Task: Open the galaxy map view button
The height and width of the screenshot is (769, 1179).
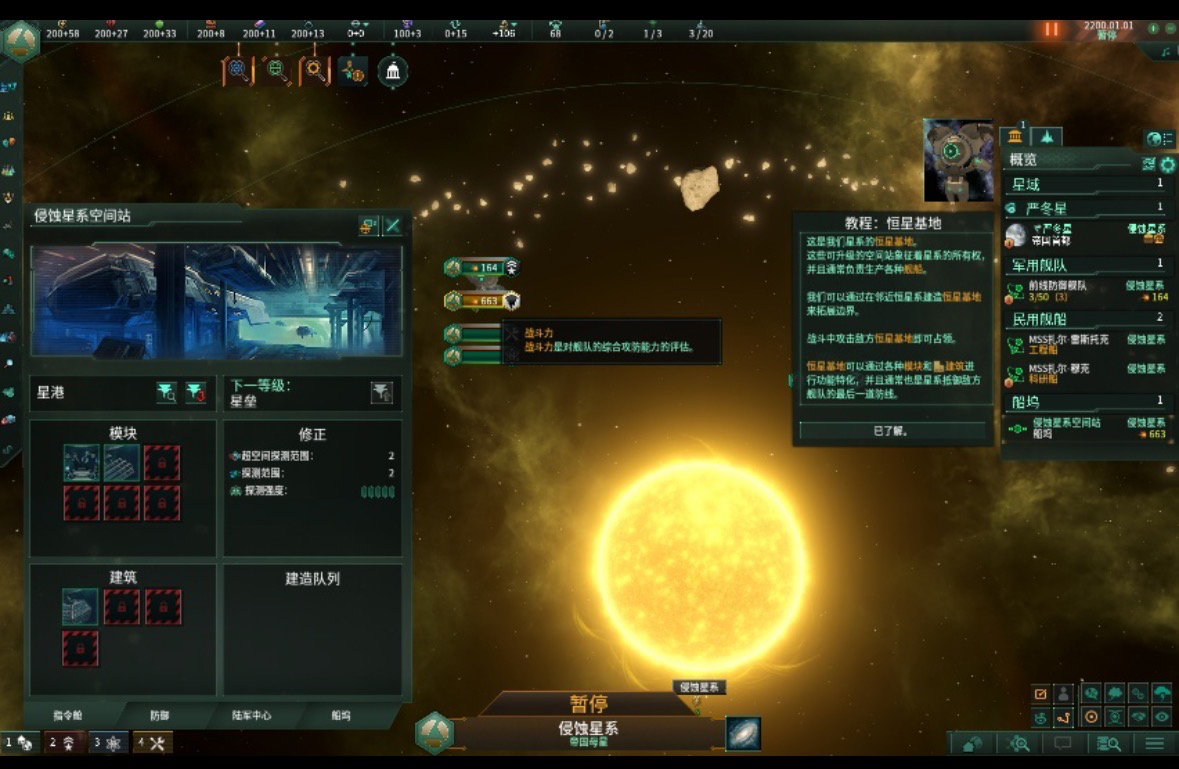Action: click(742, 733)
